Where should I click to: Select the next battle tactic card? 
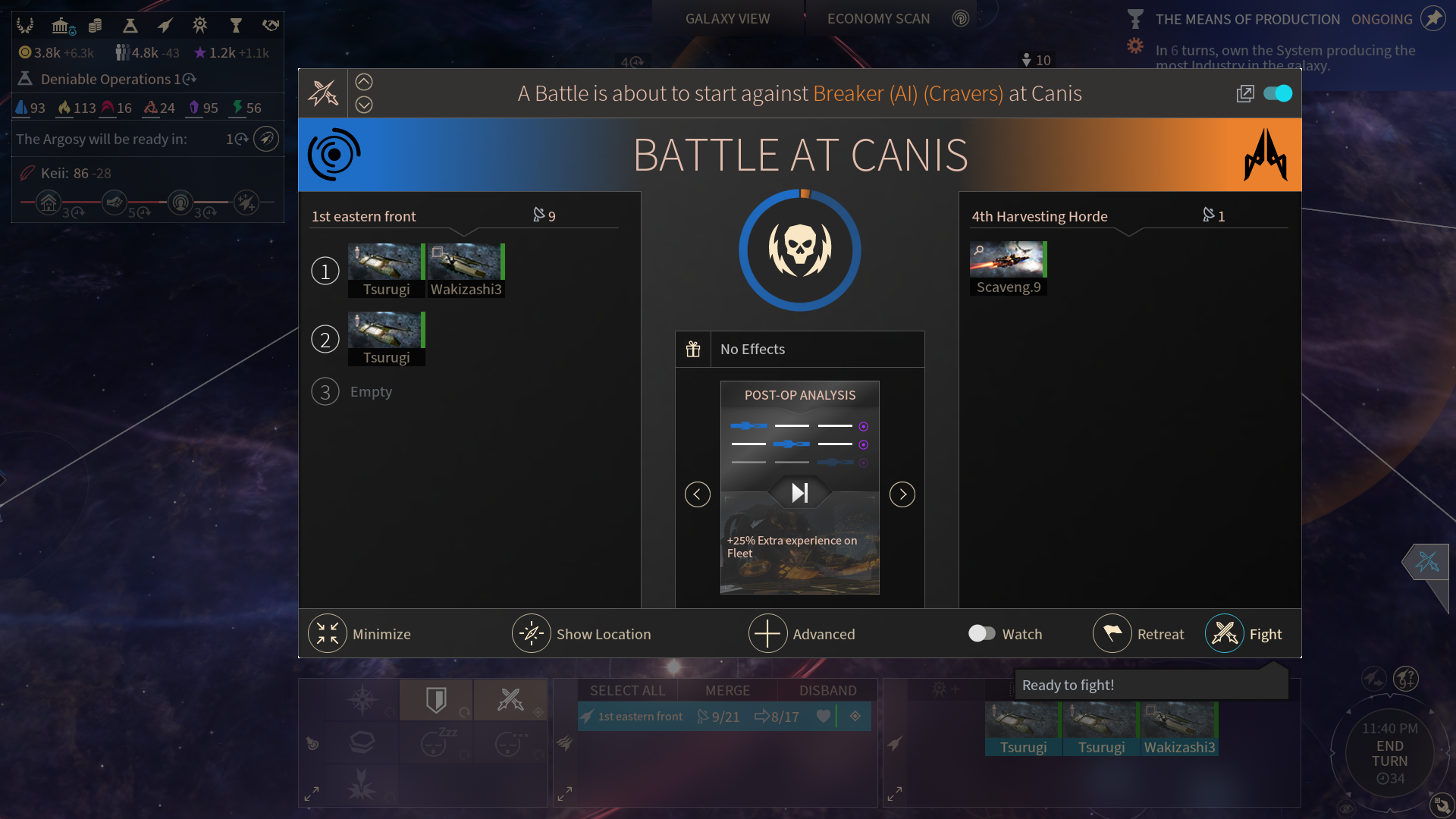[902, 494]
